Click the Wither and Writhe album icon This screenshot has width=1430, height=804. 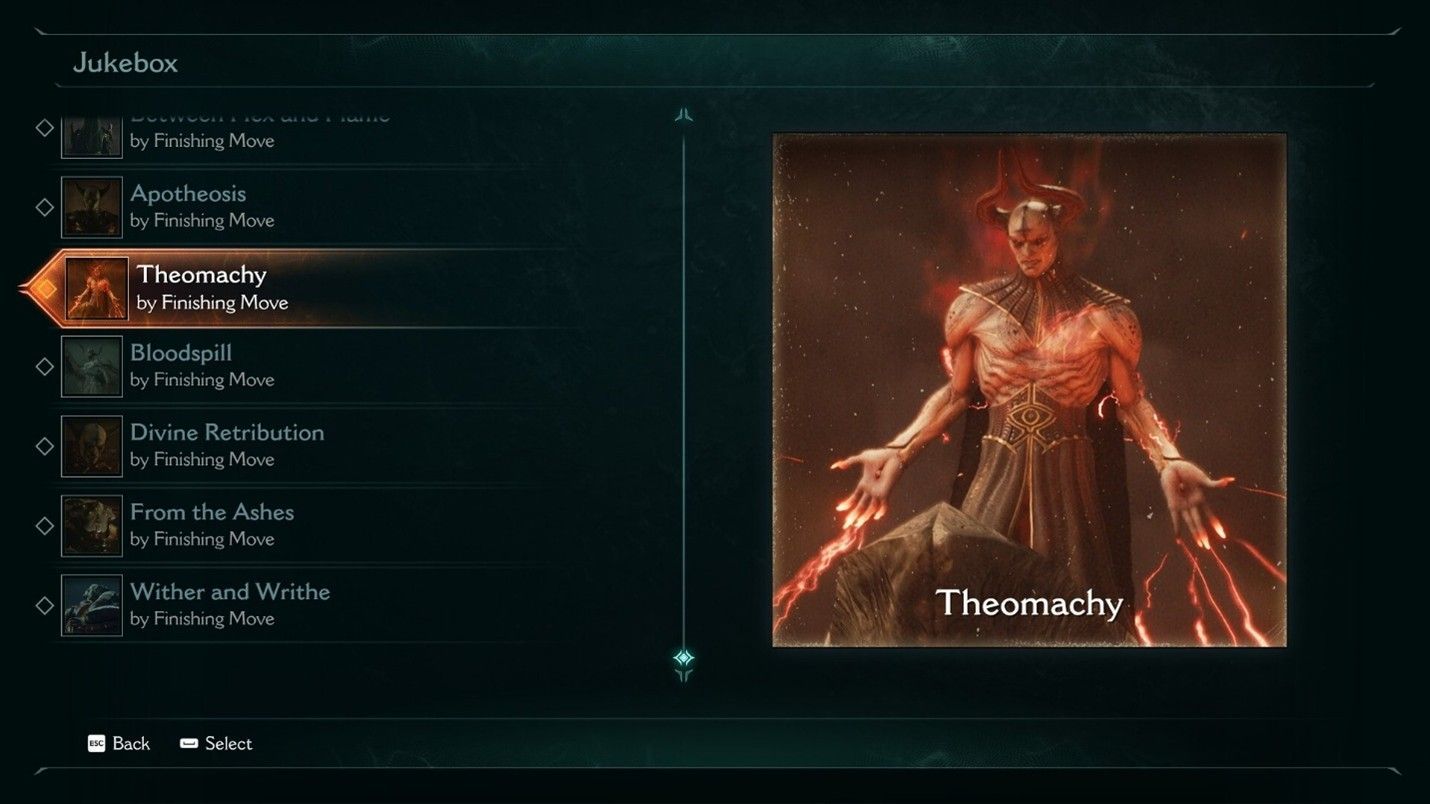(91, 605)
